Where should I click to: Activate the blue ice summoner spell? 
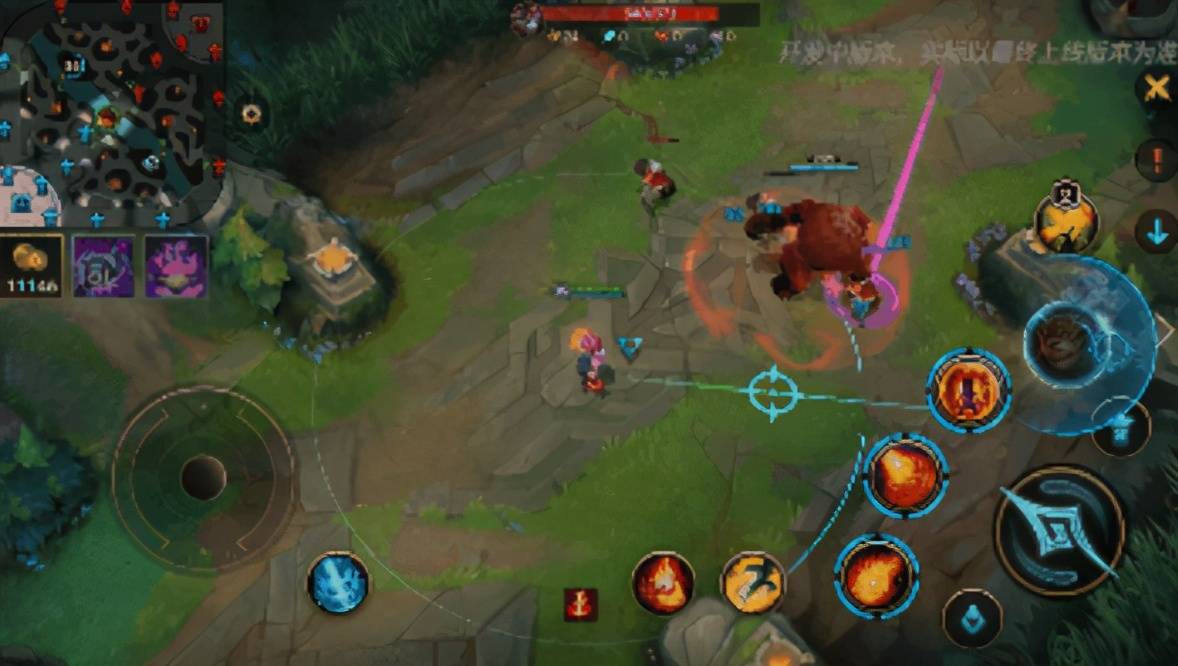point(337,583)
